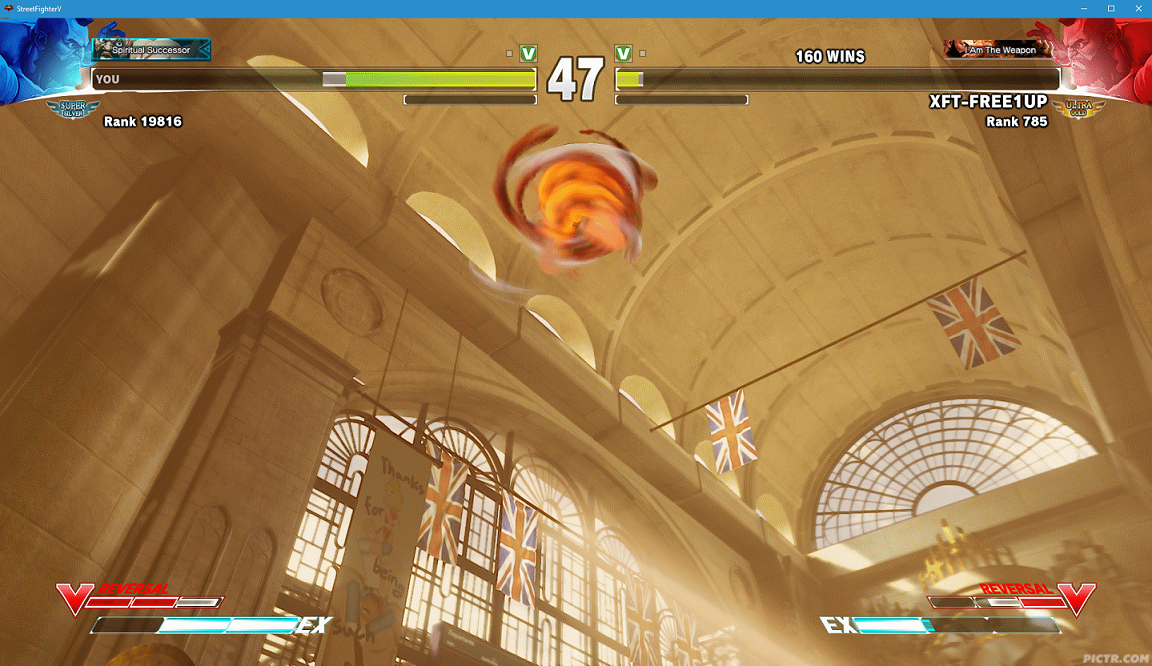Click the Super Silver league badge
This screenshot has width=1152, height=666.
point(74,109)
